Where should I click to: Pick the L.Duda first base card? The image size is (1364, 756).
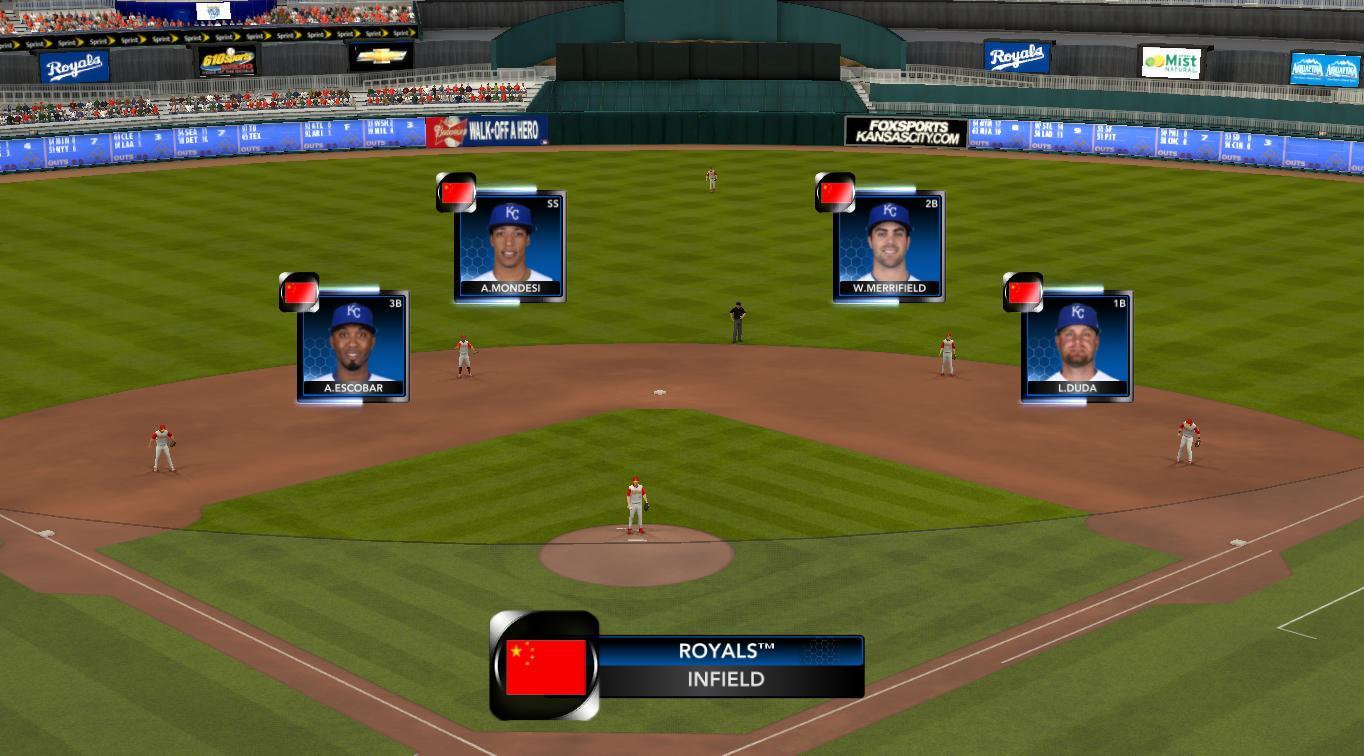[1077, 346]
